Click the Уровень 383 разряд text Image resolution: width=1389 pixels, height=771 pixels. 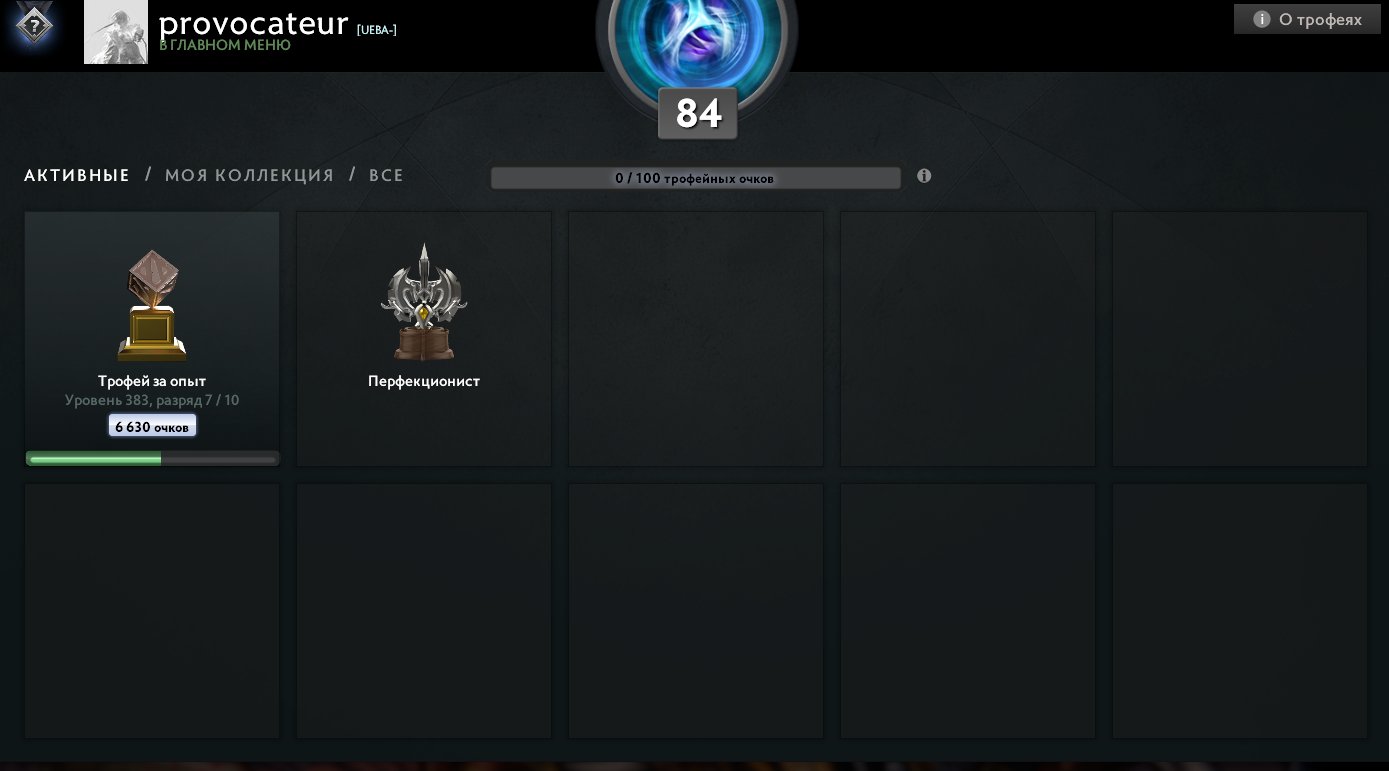152,400
